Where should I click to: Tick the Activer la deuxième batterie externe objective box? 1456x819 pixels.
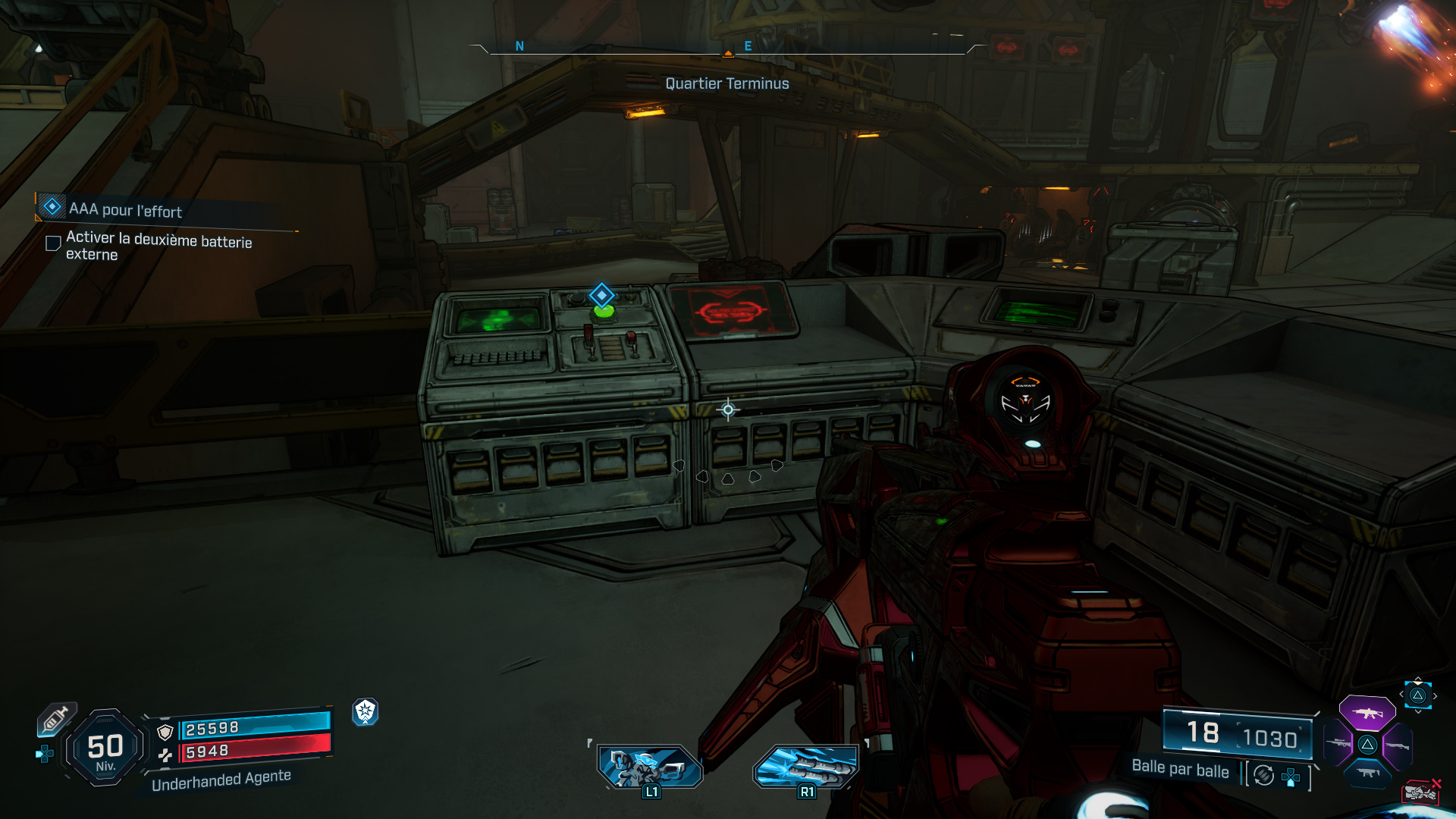53,243
